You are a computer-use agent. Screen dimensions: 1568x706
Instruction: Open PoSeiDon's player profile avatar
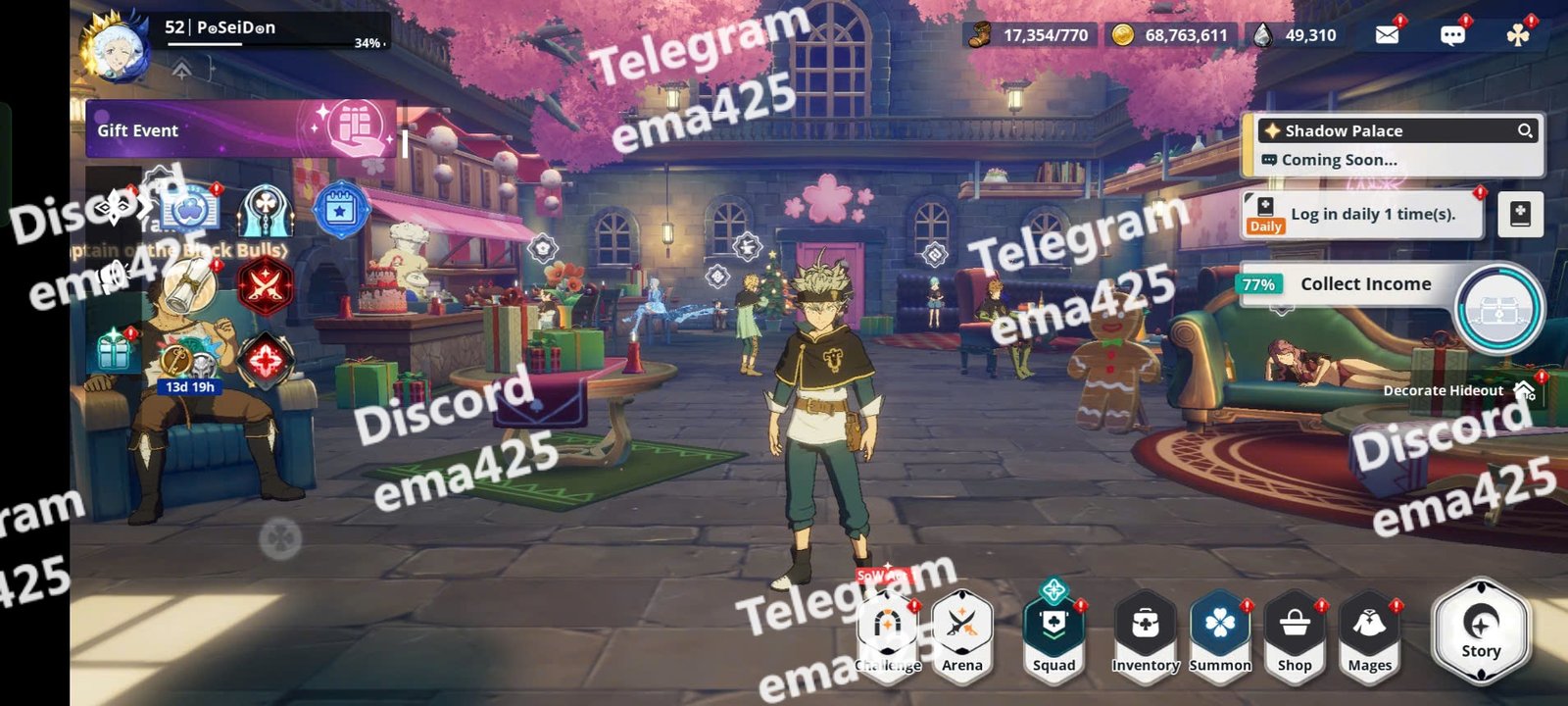(x=115, y=44)
